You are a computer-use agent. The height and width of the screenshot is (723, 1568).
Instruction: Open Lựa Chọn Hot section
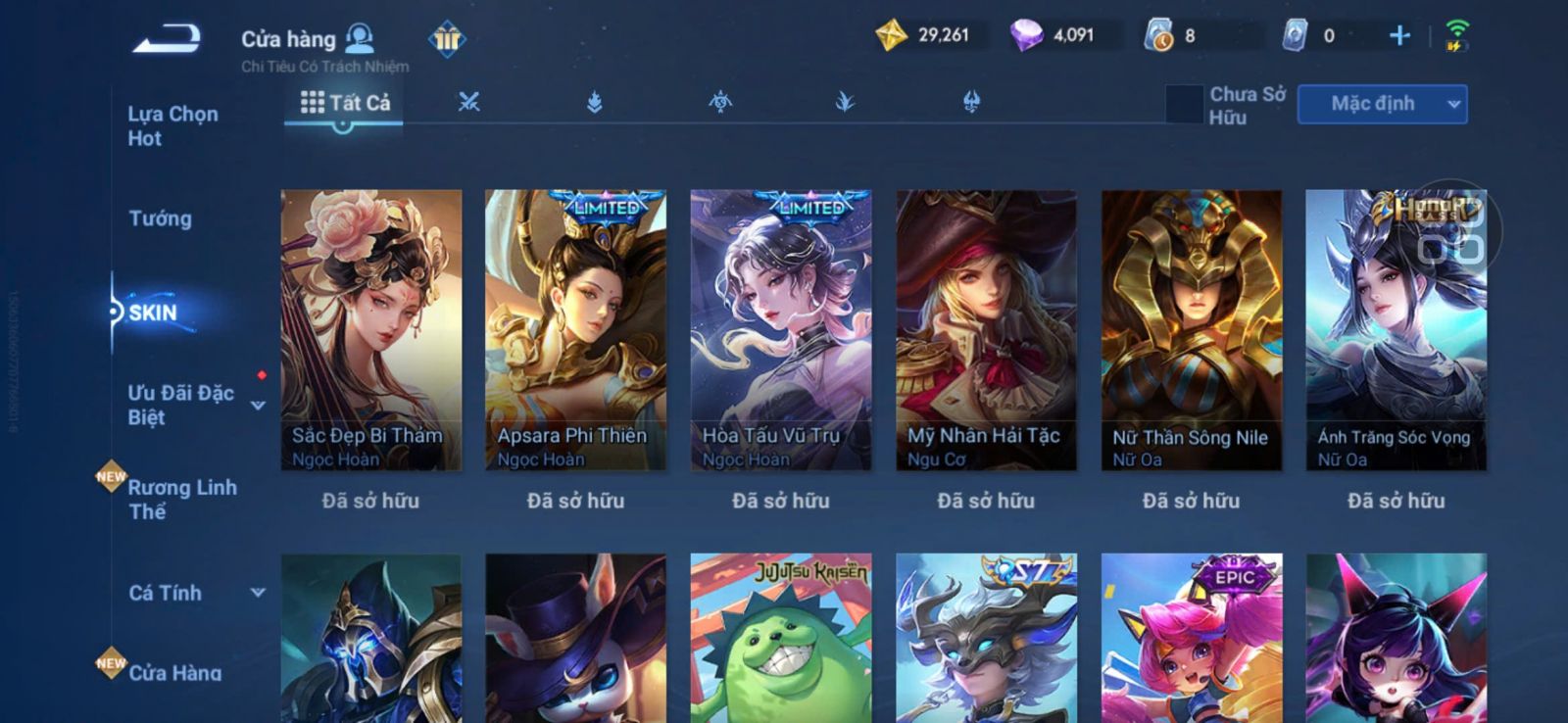pos(172,125)
